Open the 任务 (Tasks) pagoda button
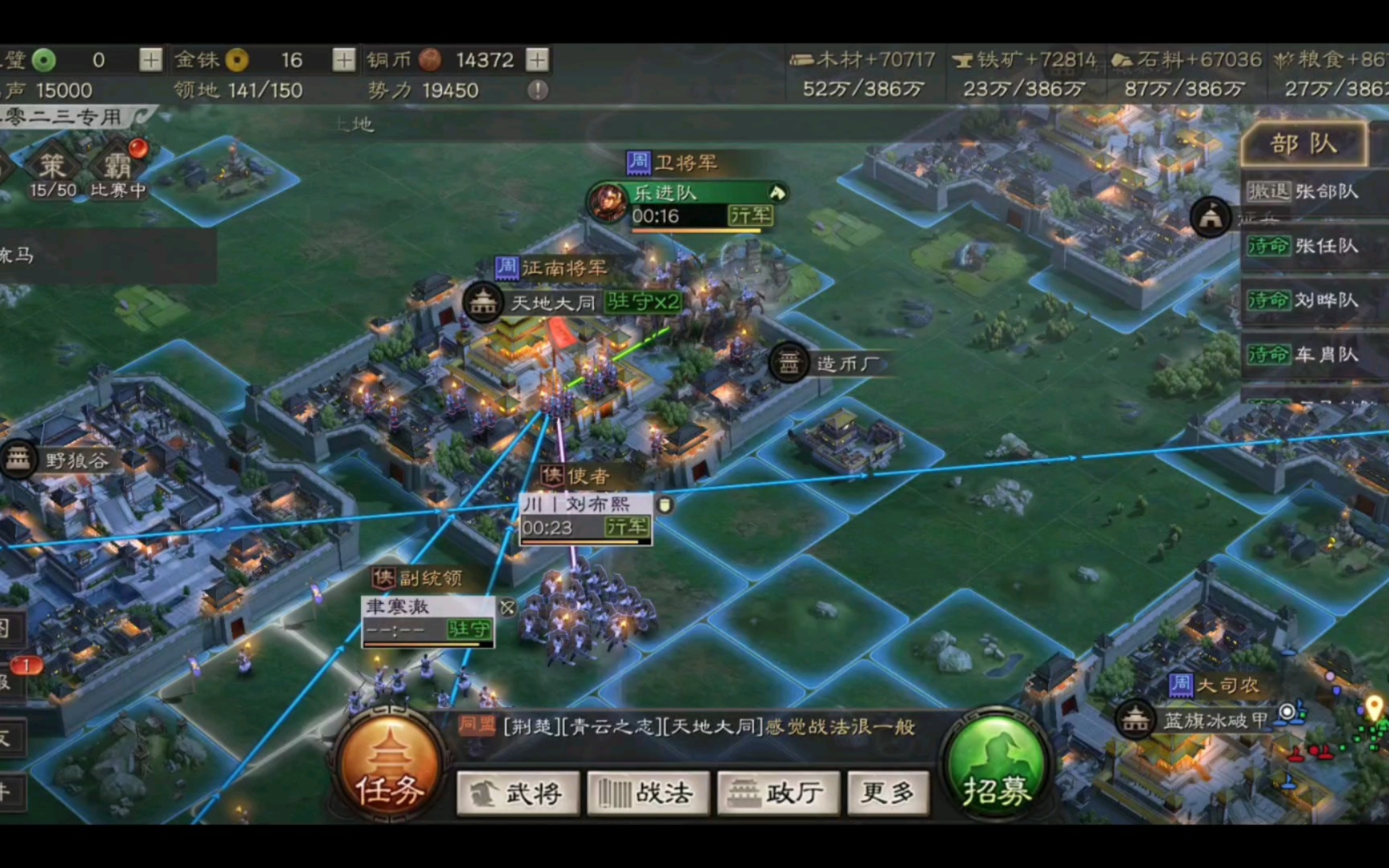The height and width of the screenshot is (868, 1389). pos(389,770)
